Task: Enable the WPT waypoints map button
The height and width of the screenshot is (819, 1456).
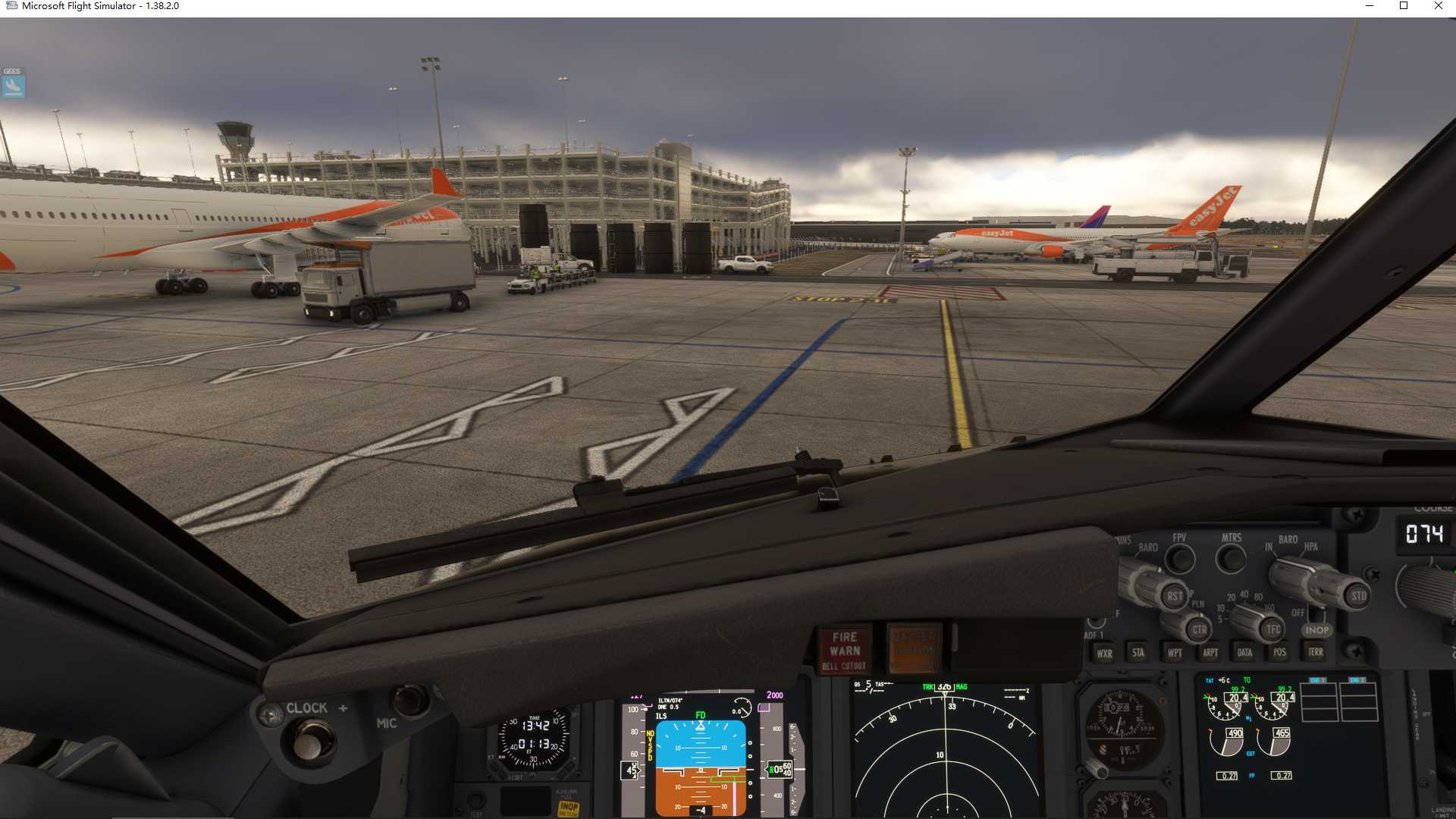Action: [x=1175, y=652]
